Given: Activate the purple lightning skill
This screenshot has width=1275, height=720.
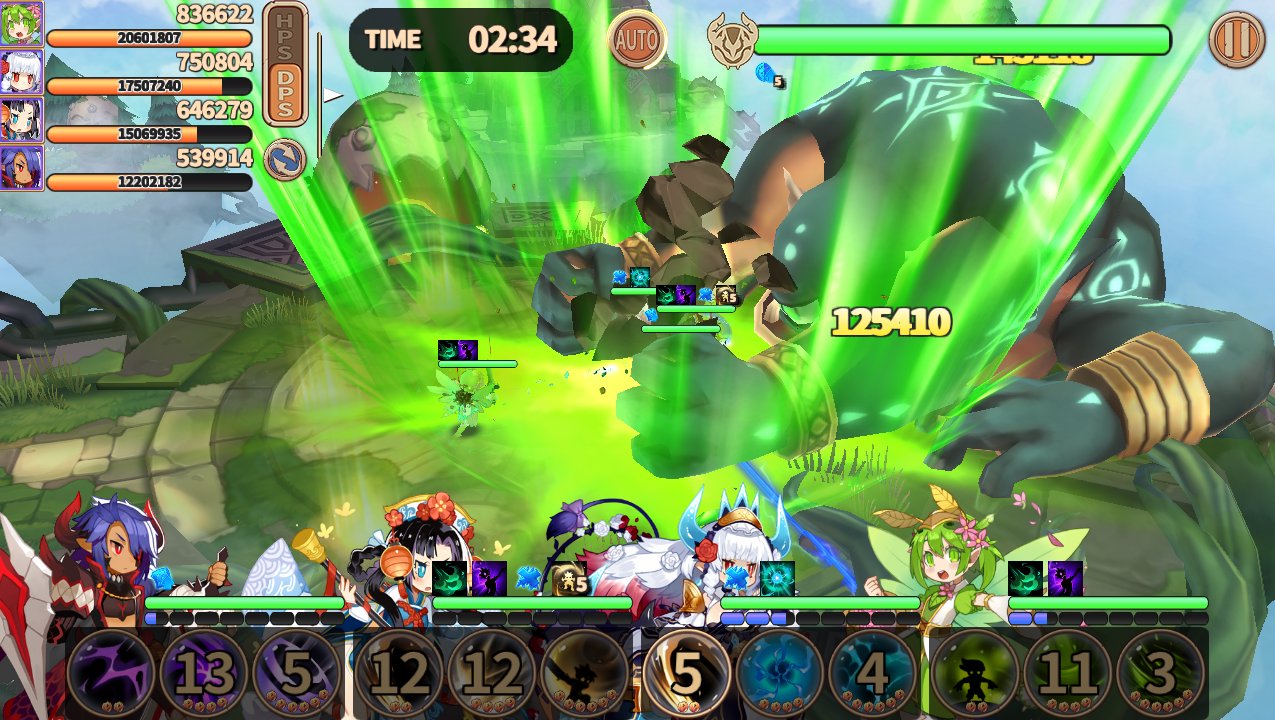Looking at the screenshot, I should point(111,674).
